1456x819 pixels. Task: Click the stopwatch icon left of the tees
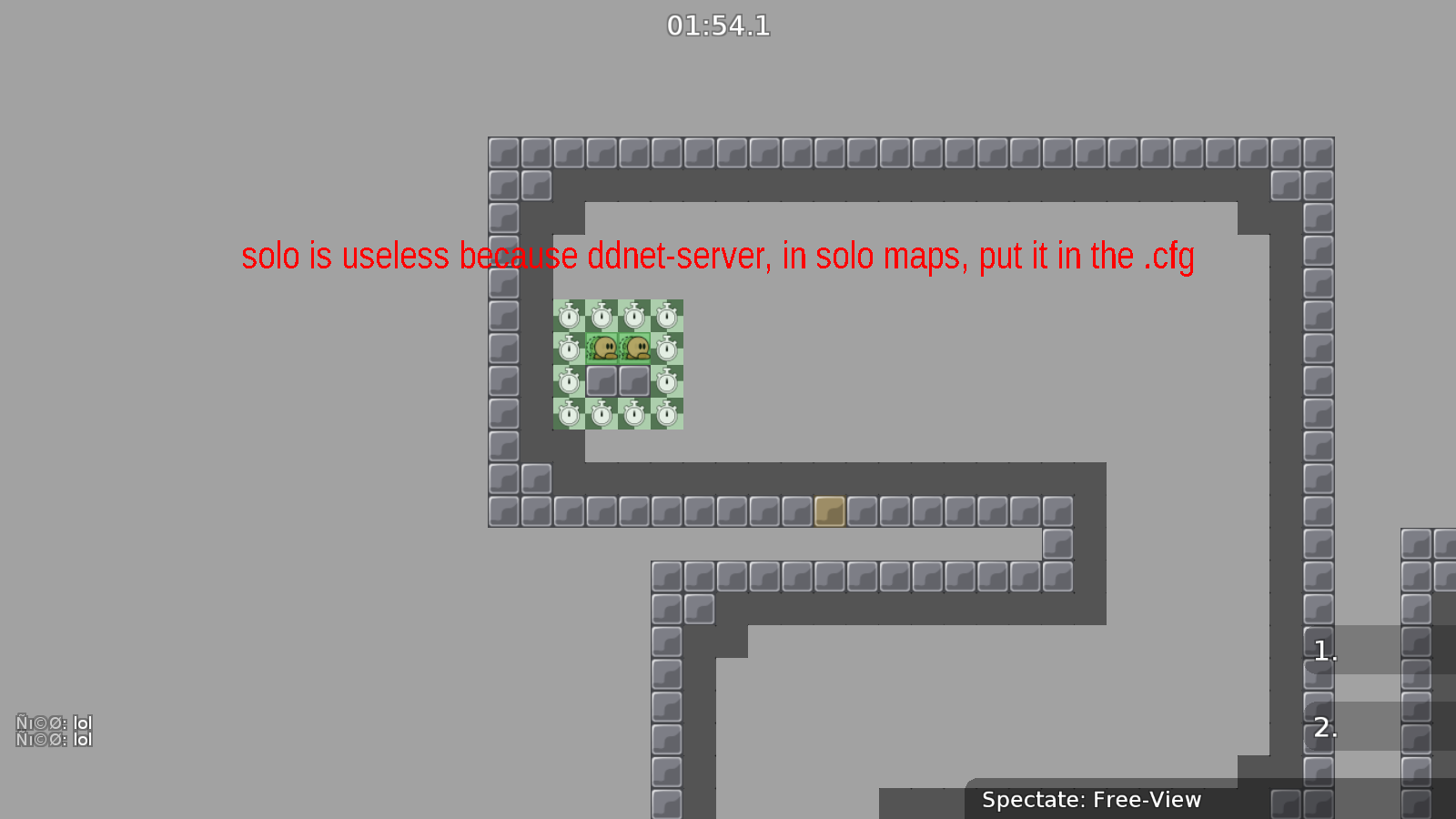click(x=568, y=347)
